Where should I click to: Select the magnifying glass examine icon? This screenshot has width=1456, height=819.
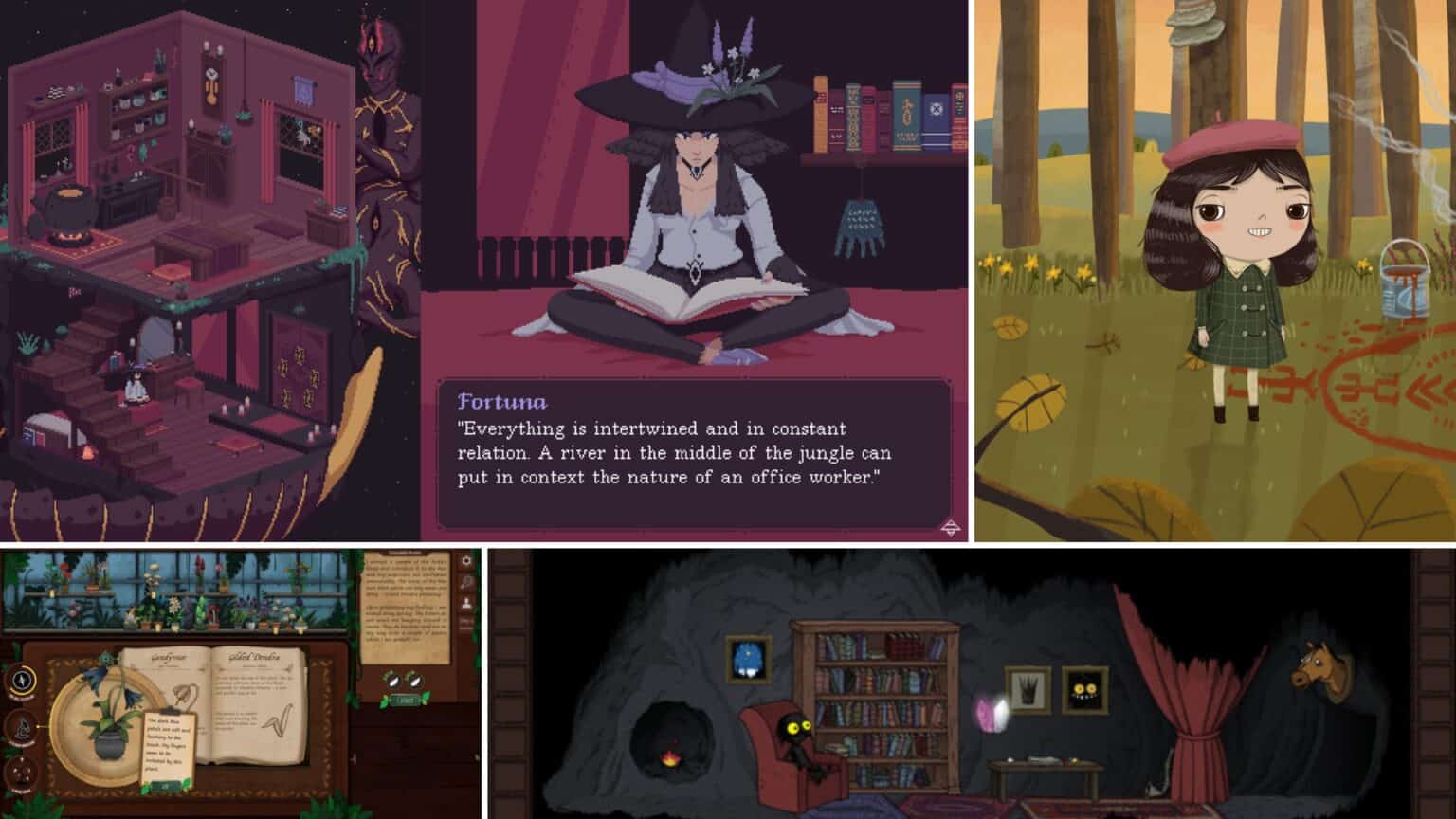[x=464, y=581]
